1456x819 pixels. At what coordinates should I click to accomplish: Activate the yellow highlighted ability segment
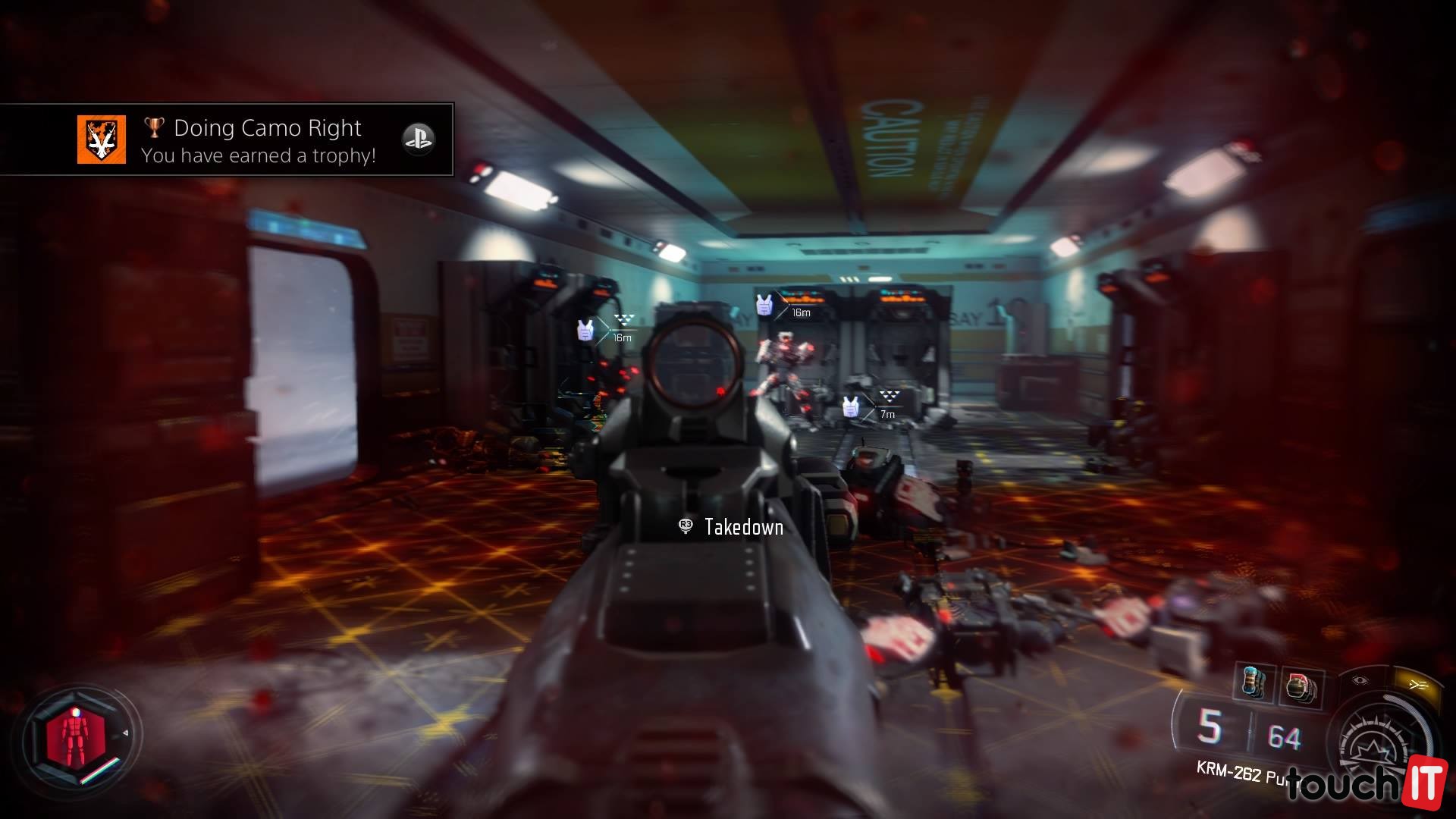click(1417, 685)
